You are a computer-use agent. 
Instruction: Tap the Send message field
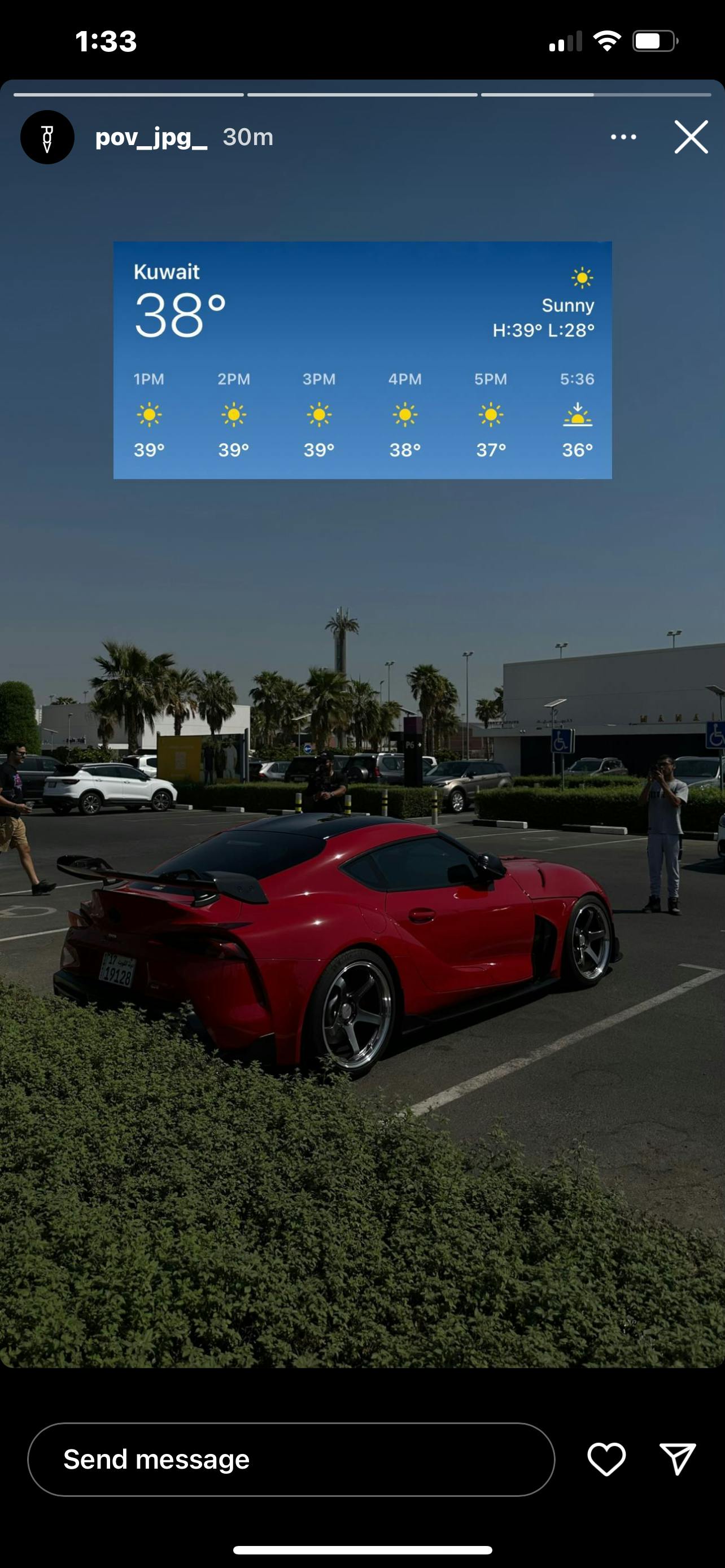291,1459
